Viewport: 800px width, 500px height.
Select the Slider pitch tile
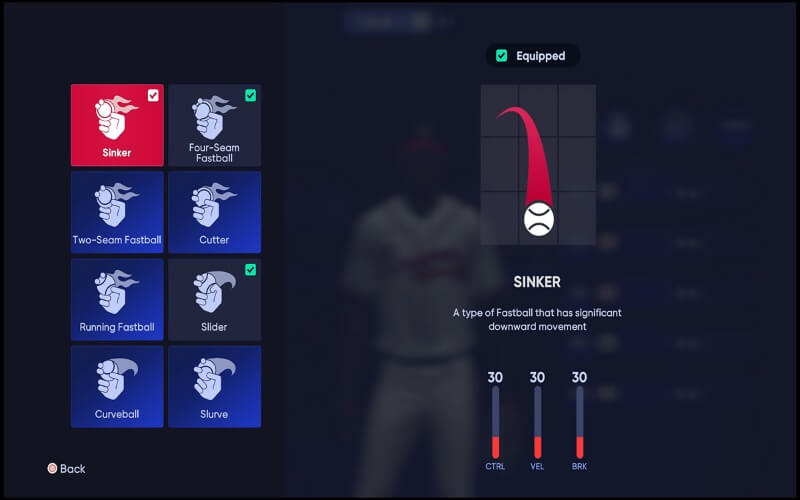tap(214, 299)
